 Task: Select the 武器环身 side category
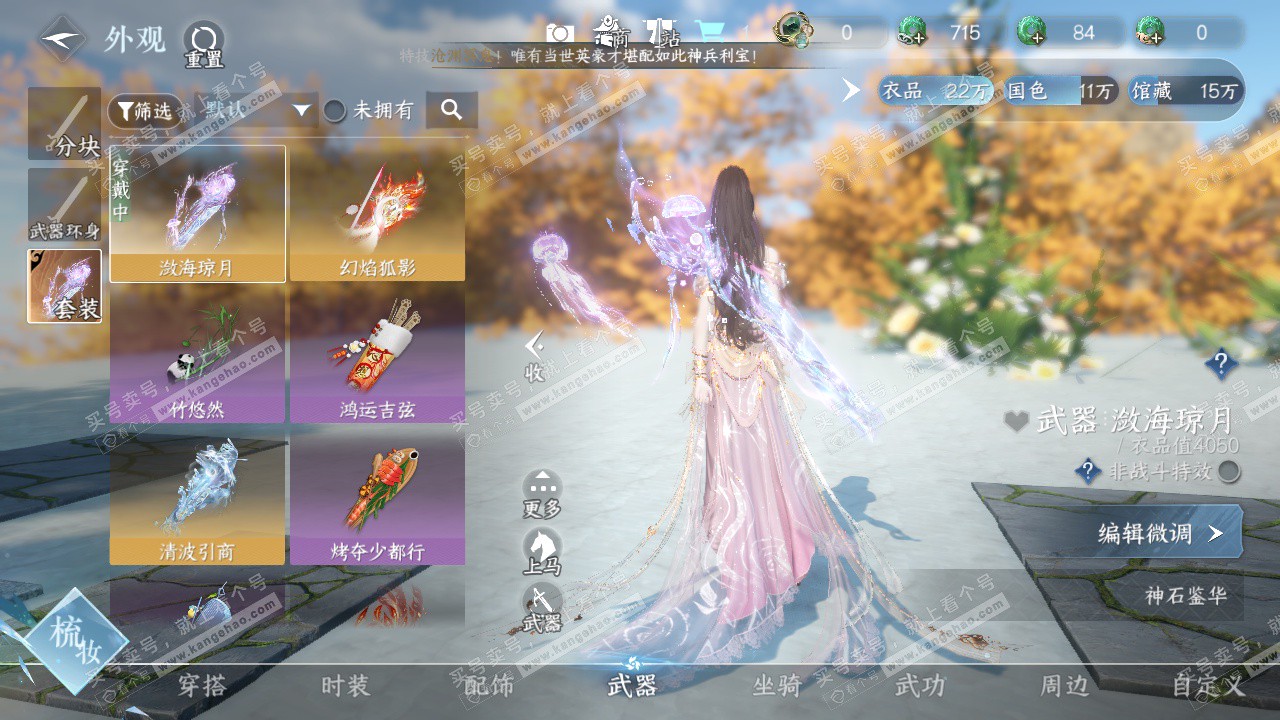[65, 205]
